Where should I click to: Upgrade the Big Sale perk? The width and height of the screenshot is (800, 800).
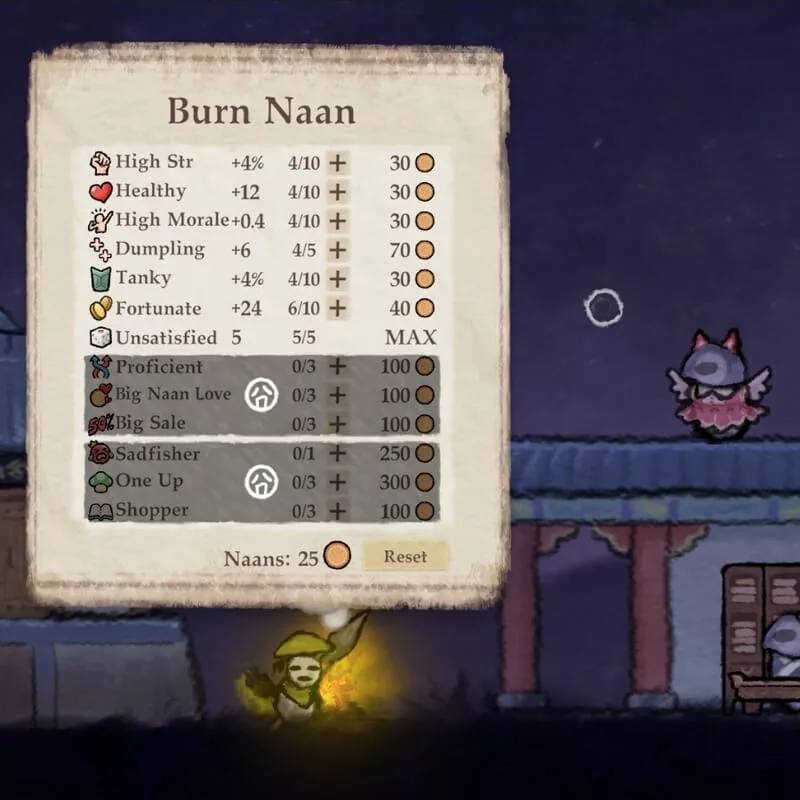click(x=338, y=424)
